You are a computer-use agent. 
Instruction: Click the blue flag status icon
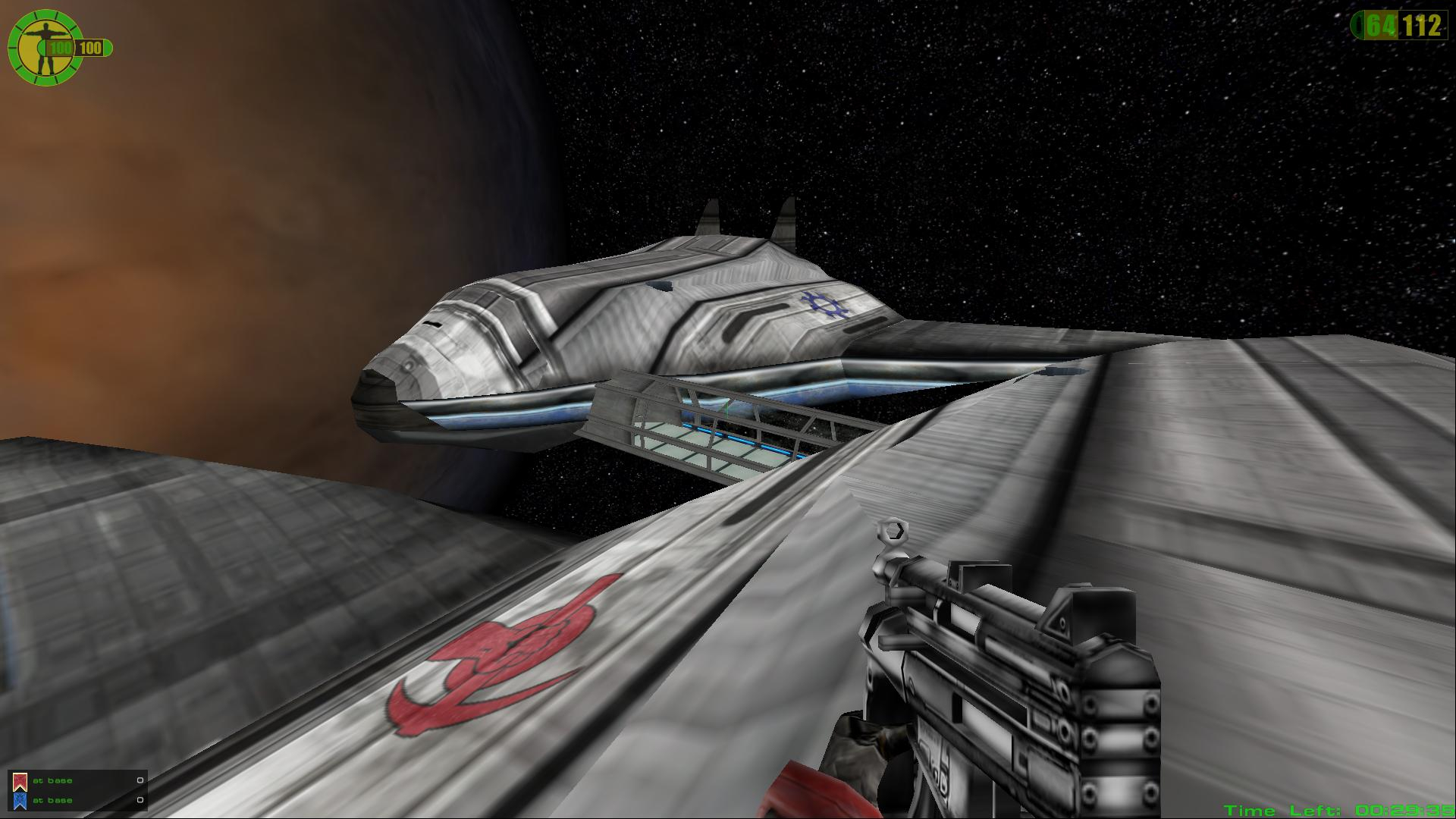click(20, 800)
